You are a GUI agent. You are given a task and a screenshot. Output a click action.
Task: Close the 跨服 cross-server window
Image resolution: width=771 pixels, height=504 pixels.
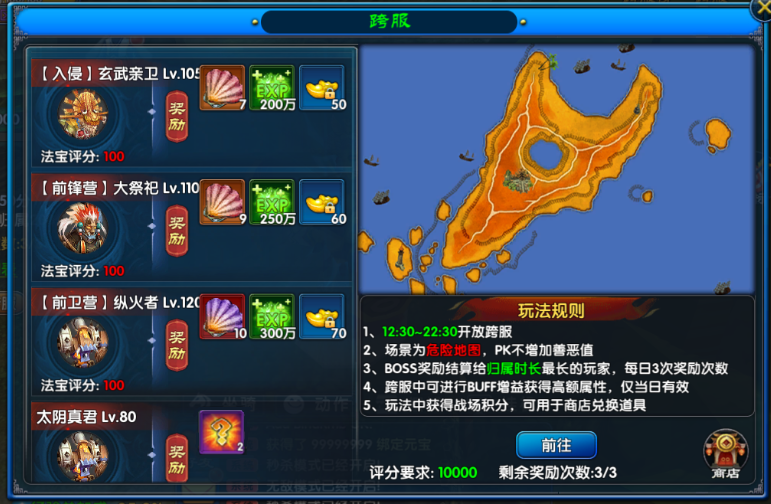[x=761, y=10]
